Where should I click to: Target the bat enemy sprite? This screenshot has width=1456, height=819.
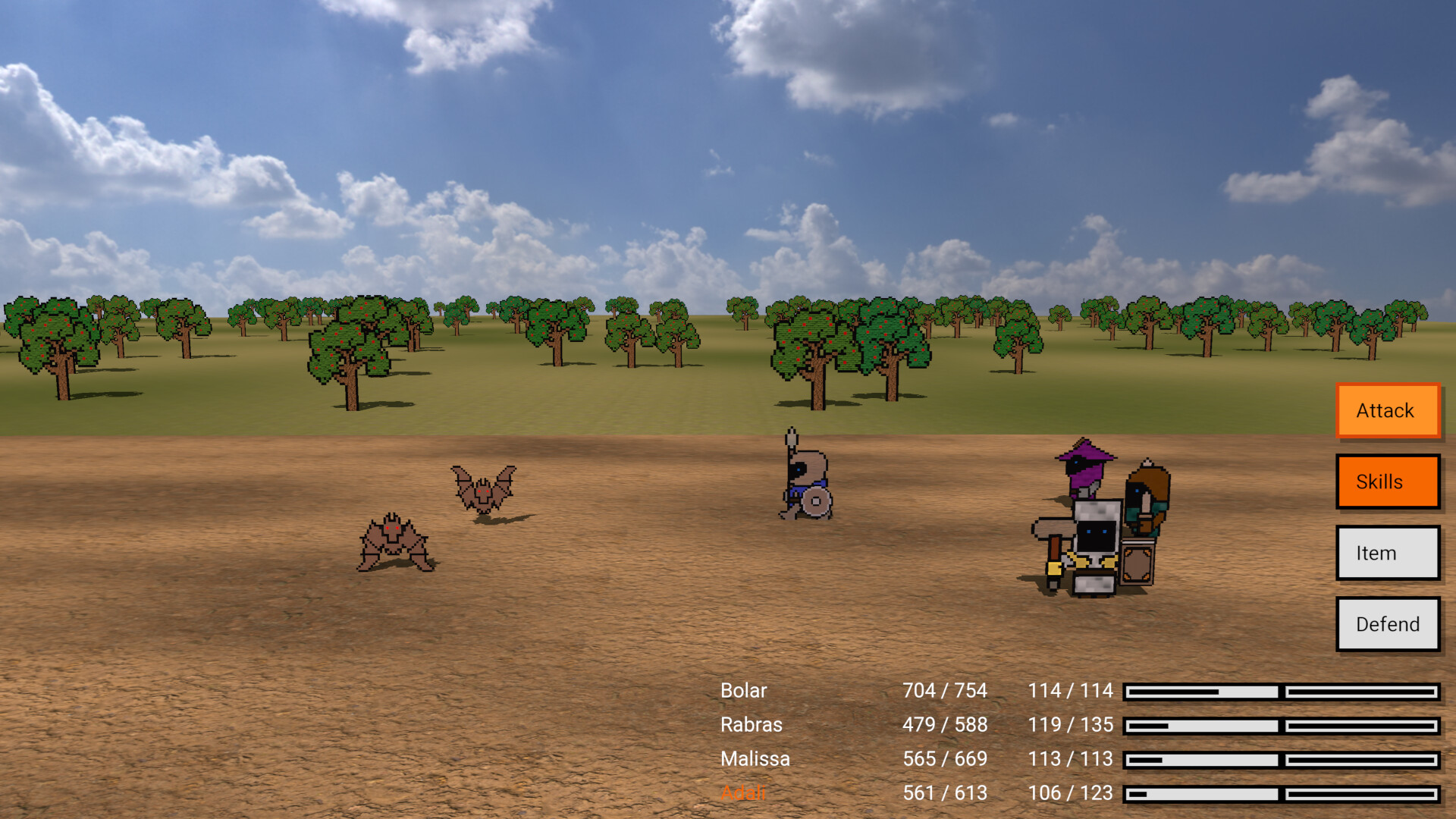pyautogui.click(x=482, y=493)
